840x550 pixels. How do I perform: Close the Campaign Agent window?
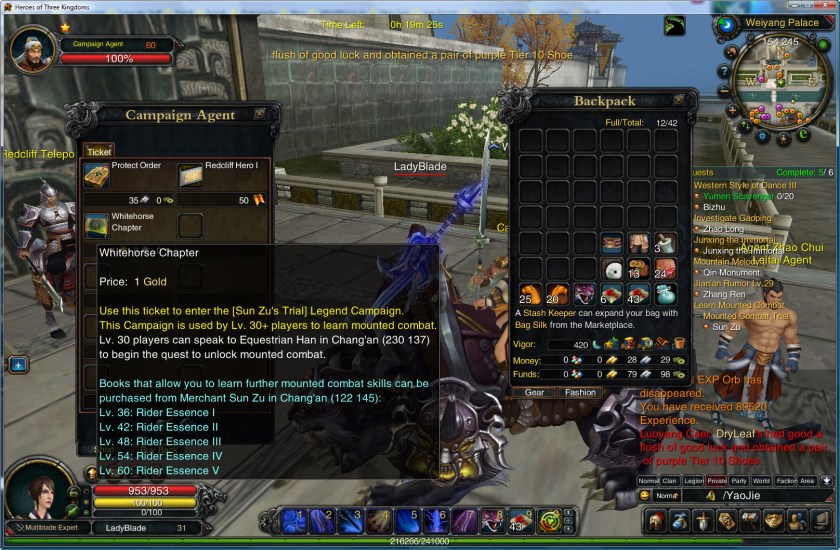click(260, 114)
